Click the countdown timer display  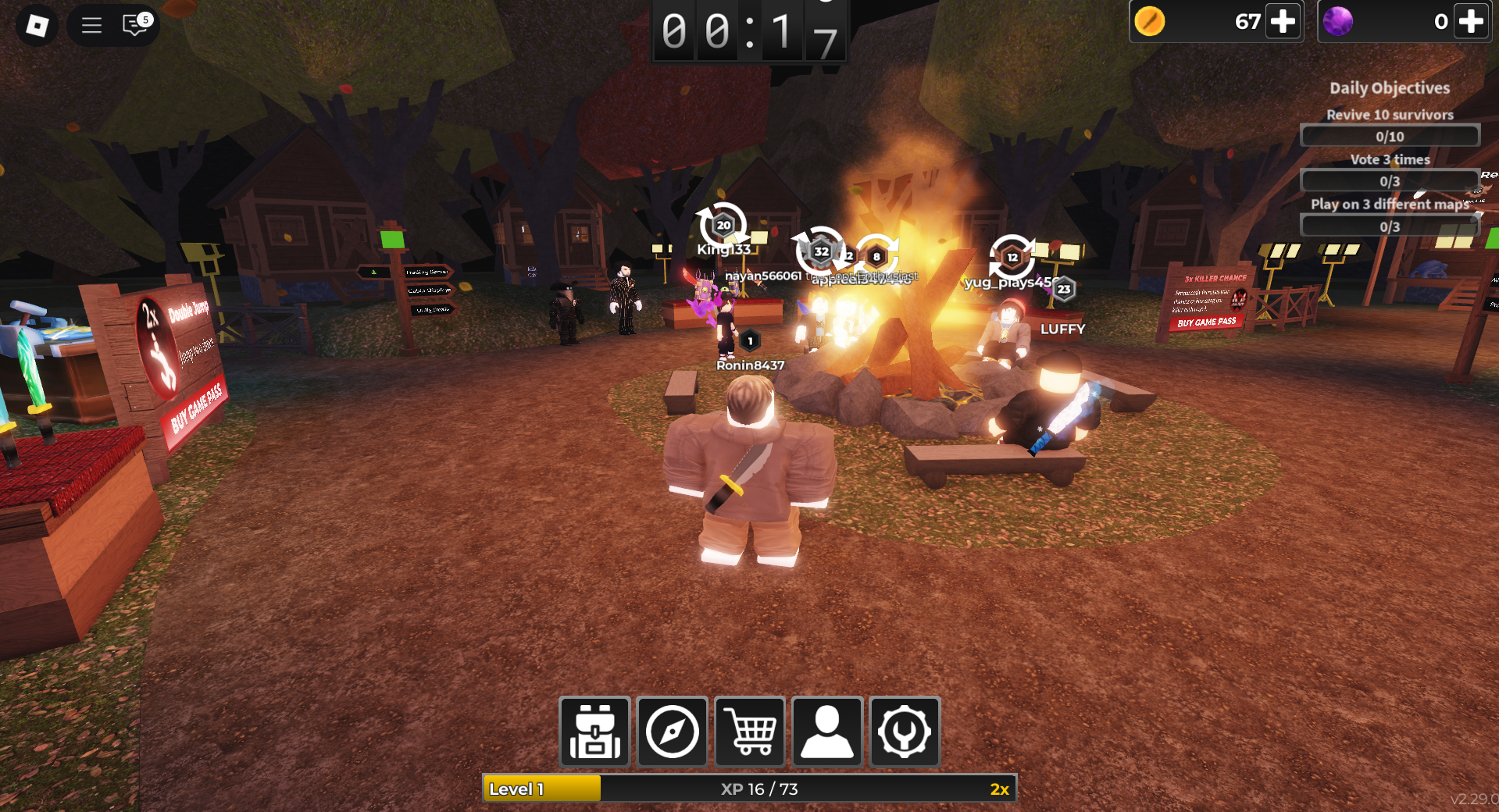749,31
